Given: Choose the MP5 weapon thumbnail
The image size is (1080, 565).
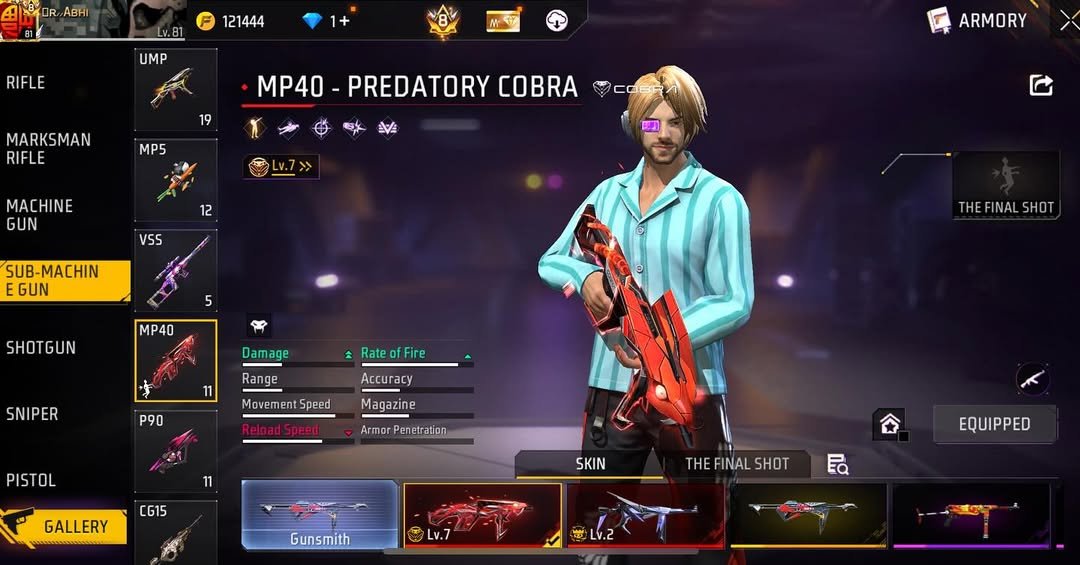Looking at the screenshot, I should pos(175,180).
